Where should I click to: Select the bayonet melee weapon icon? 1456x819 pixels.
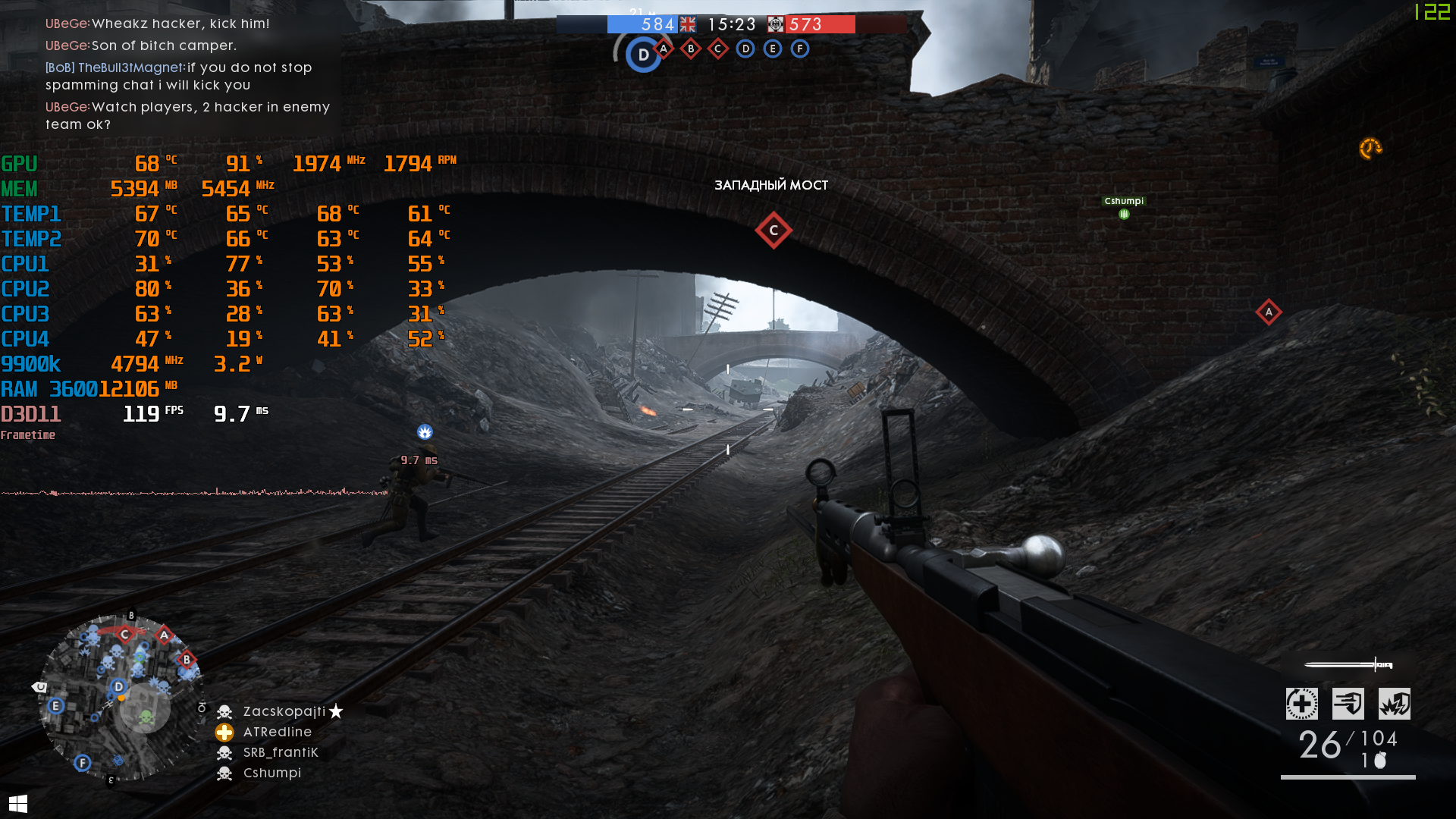(1348, 665)
